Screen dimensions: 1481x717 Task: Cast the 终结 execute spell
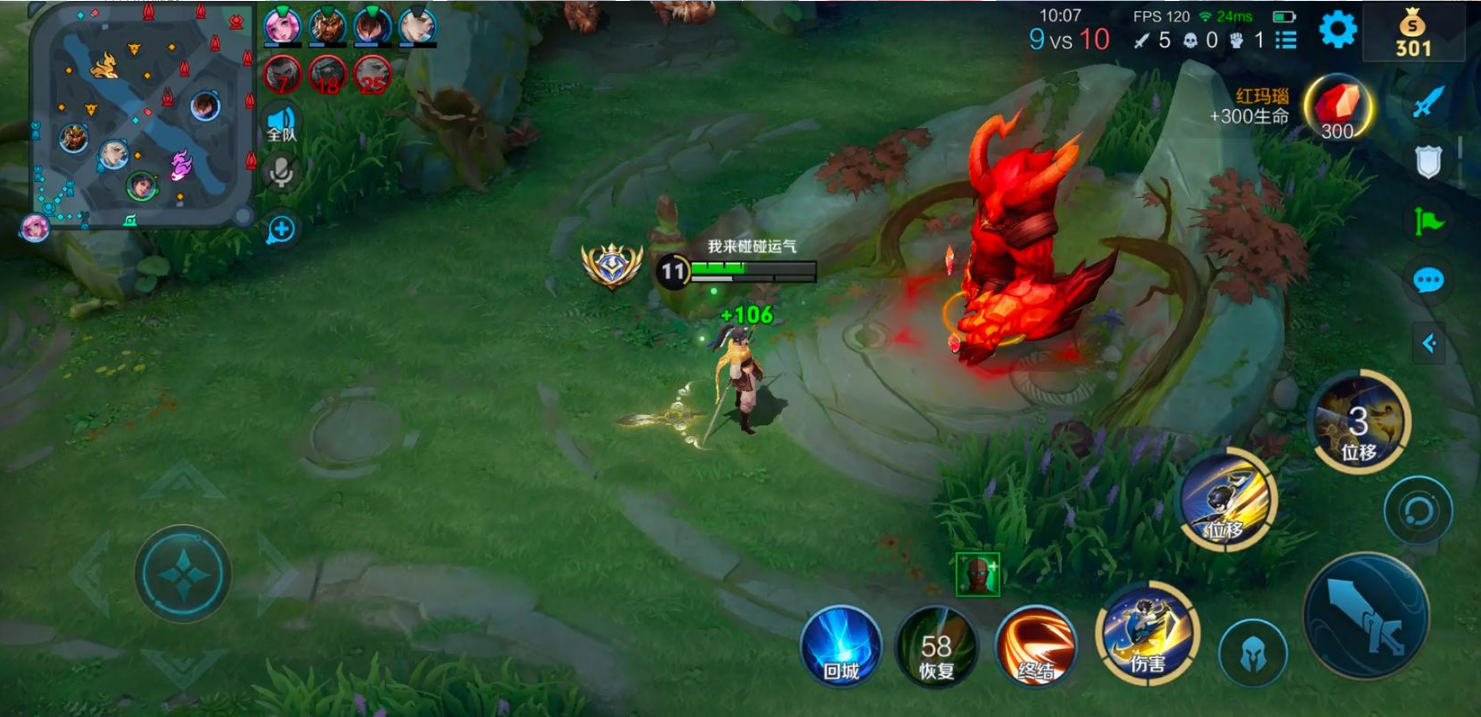(x=1036, y=646)
